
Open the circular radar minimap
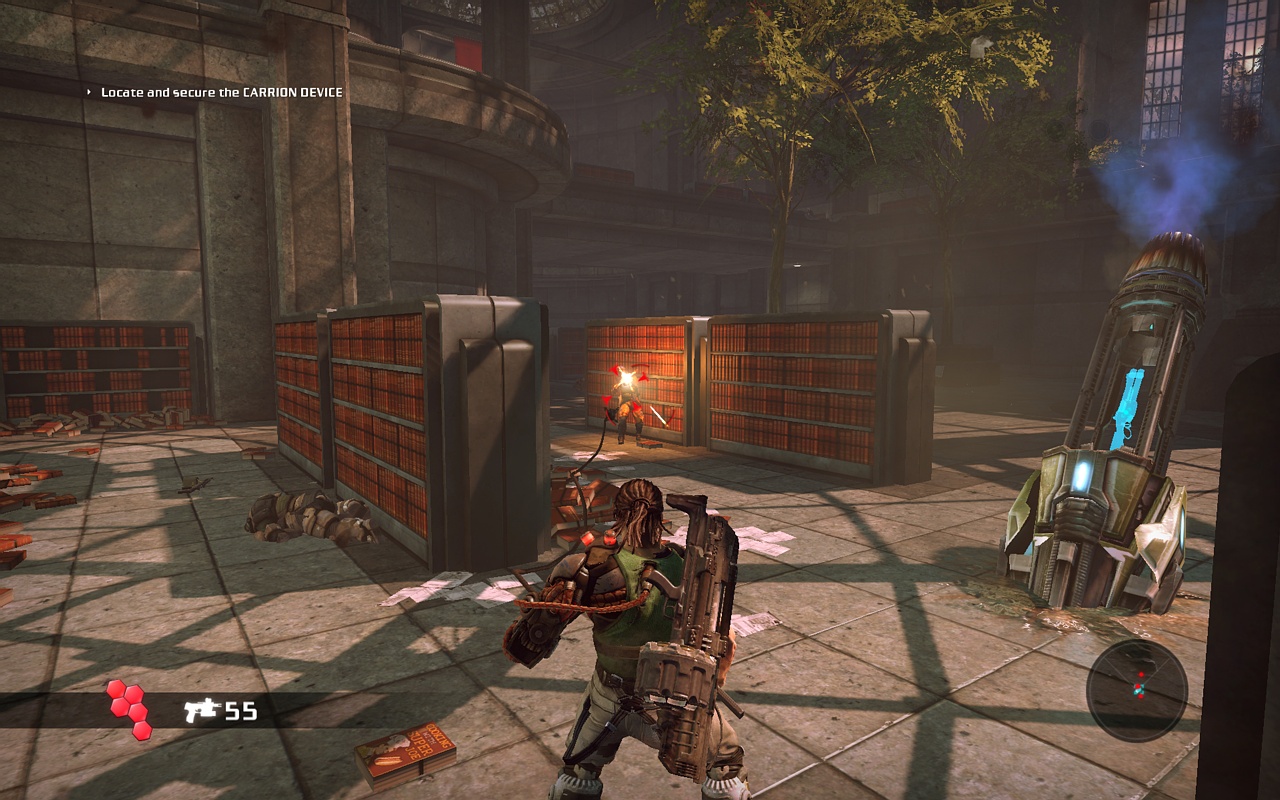[x=1137, y=690]
